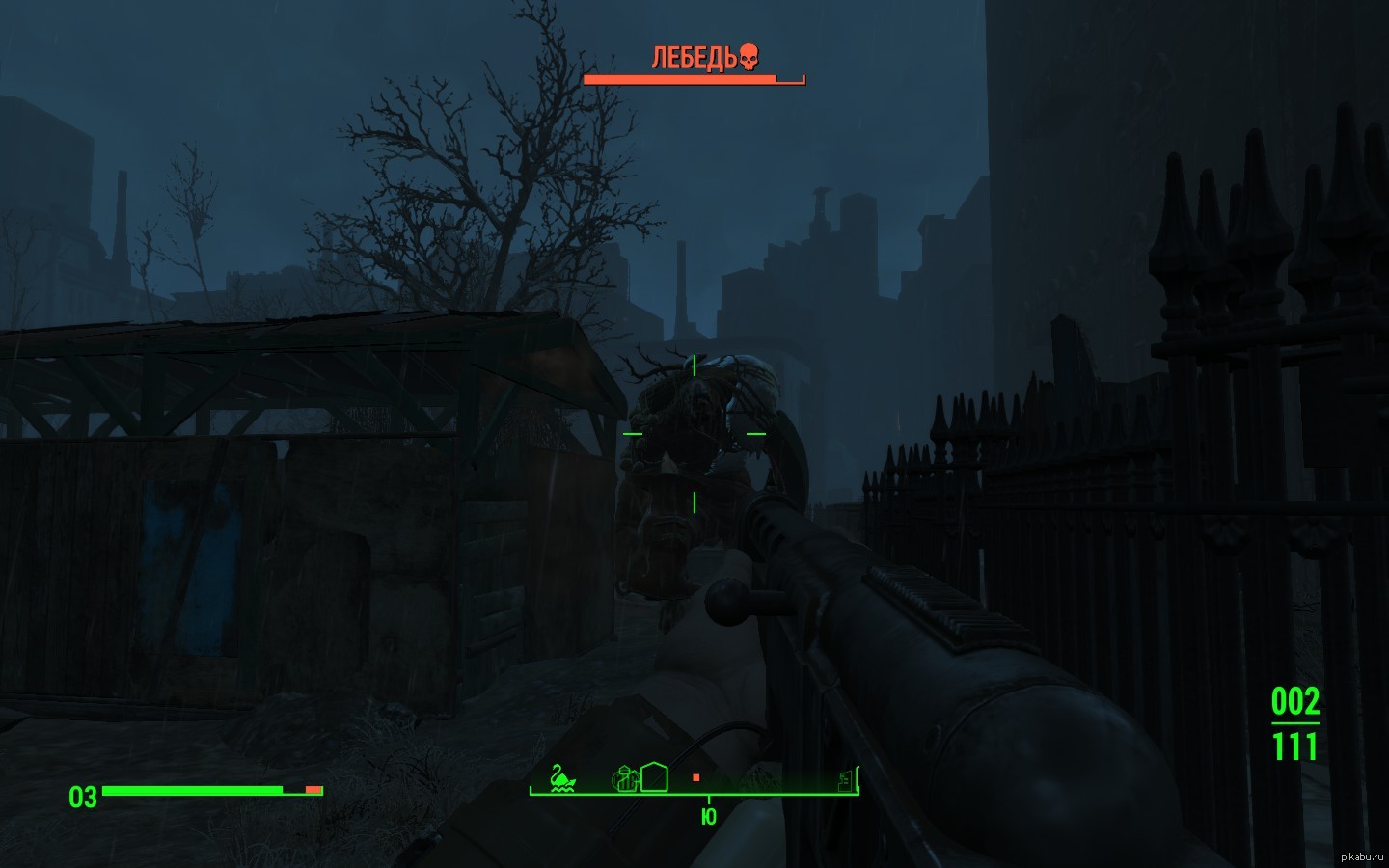
Task: Click the swan pond marker on the compass
Action: pos(562,777)
